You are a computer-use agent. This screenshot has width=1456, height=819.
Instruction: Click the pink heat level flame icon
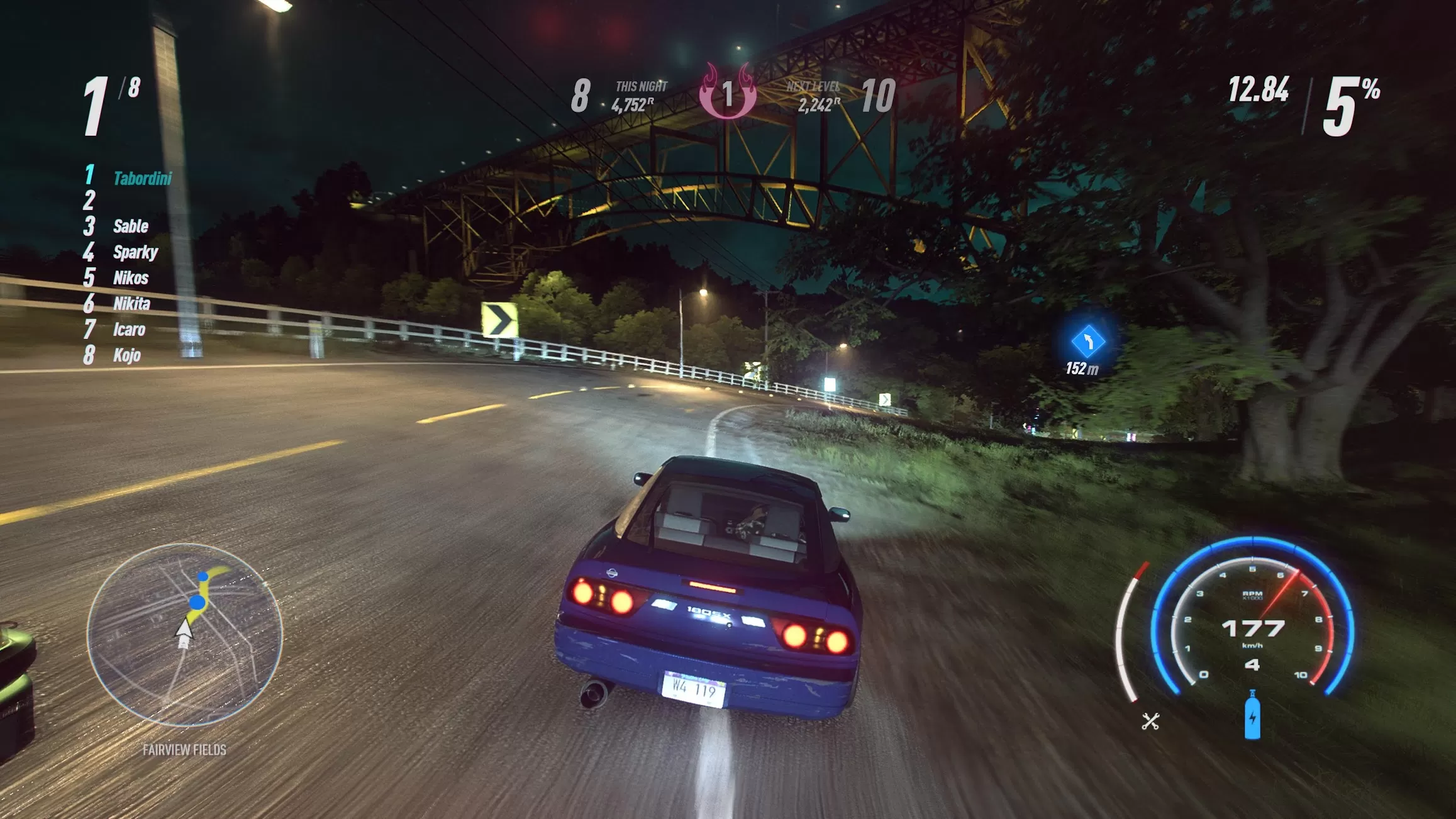click(x=728, y=92)
